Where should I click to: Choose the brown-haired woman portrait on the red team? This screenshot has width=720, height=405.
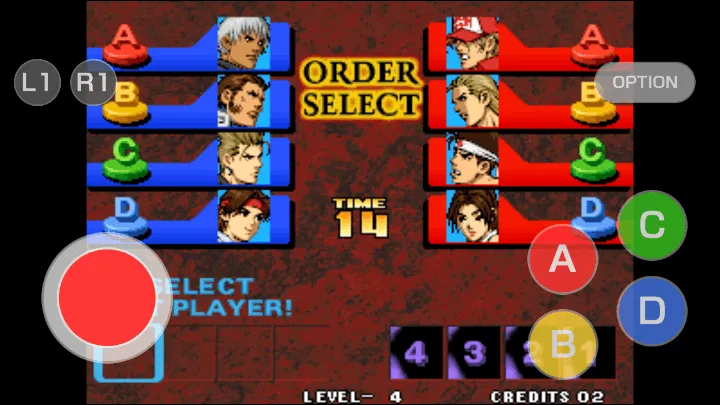[472, 215]
